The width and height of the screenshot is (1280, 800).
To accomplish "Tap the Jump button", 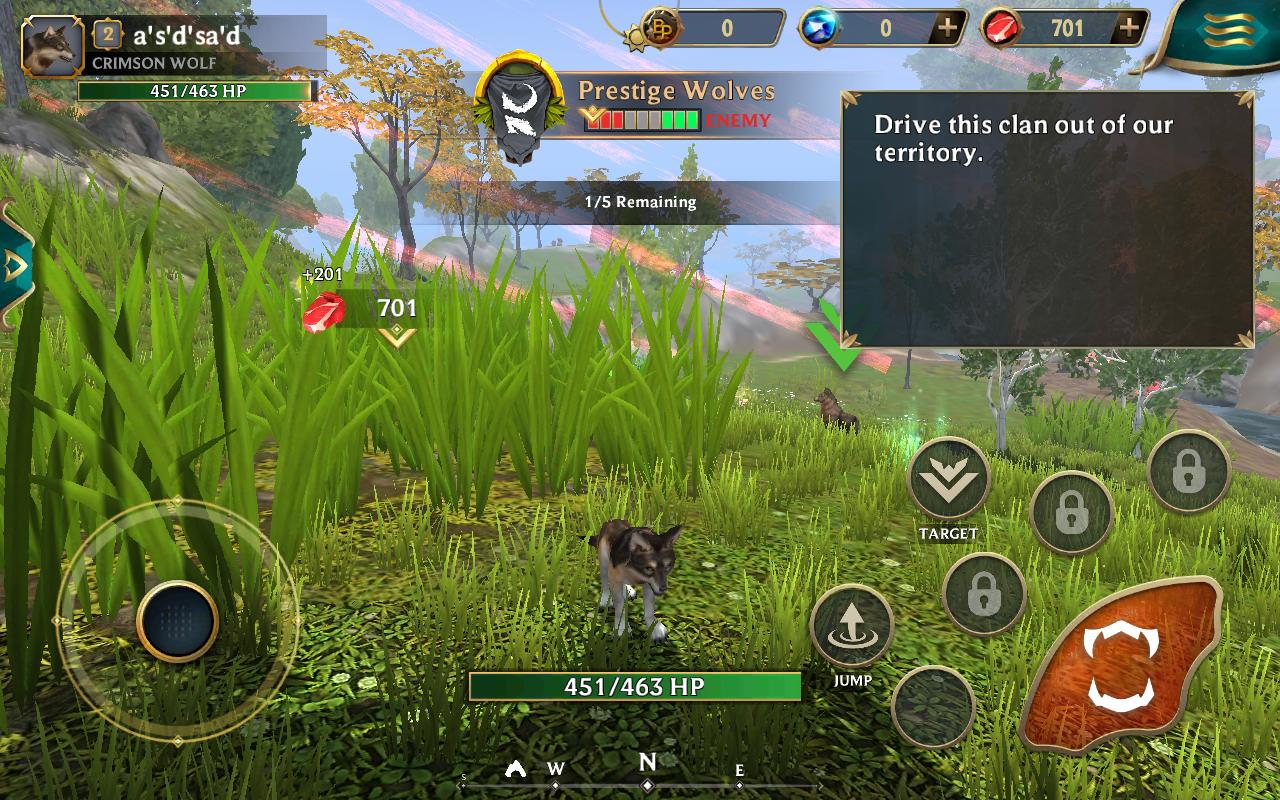I will [852, 626].
